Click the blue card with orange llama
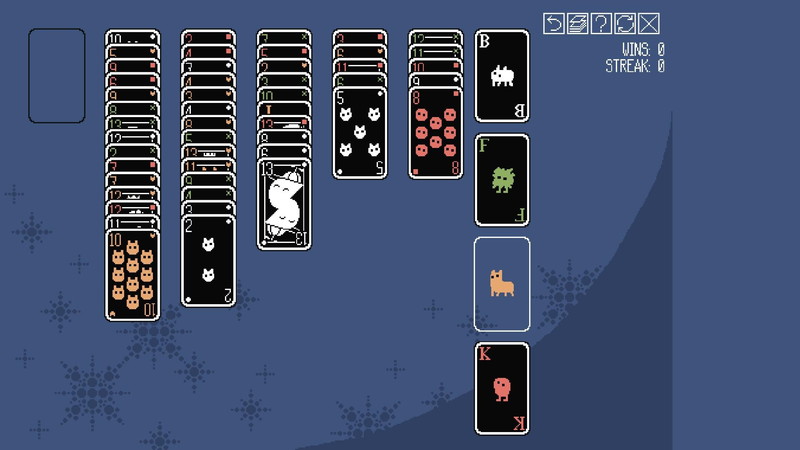This screenshot has height=450, width=800. coord(501,284)
